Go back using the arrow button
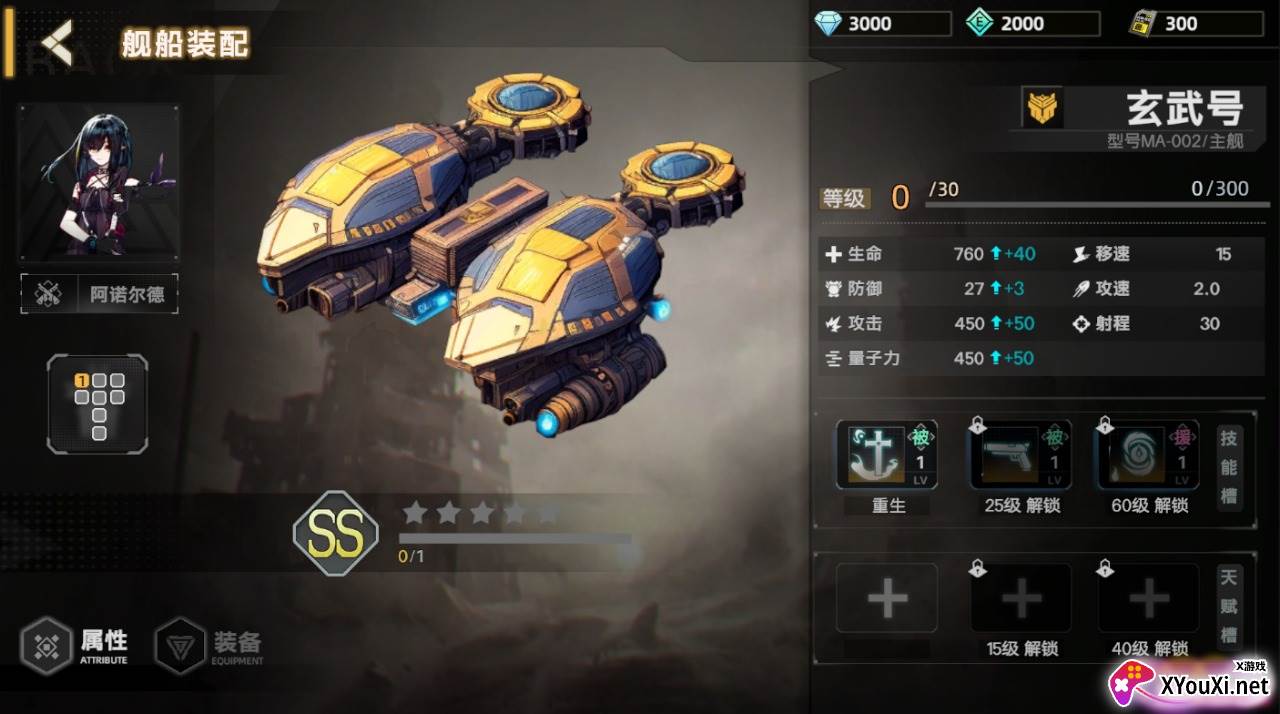 pos(57,44)
